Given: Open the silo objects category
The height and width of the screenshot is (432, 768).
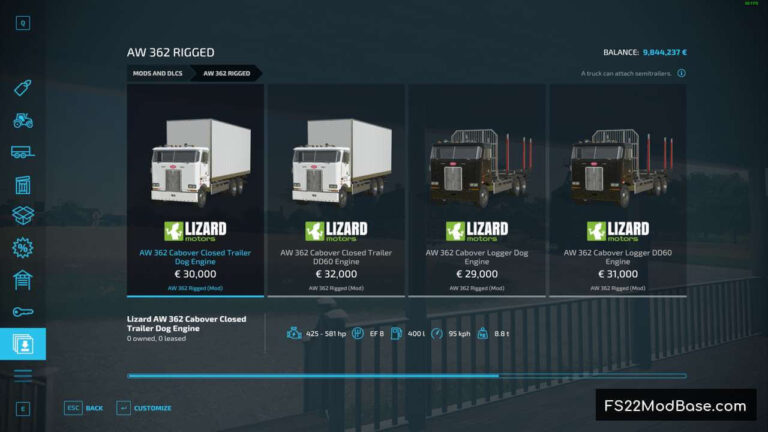Looking at the screenshot, I should point(23,184).
